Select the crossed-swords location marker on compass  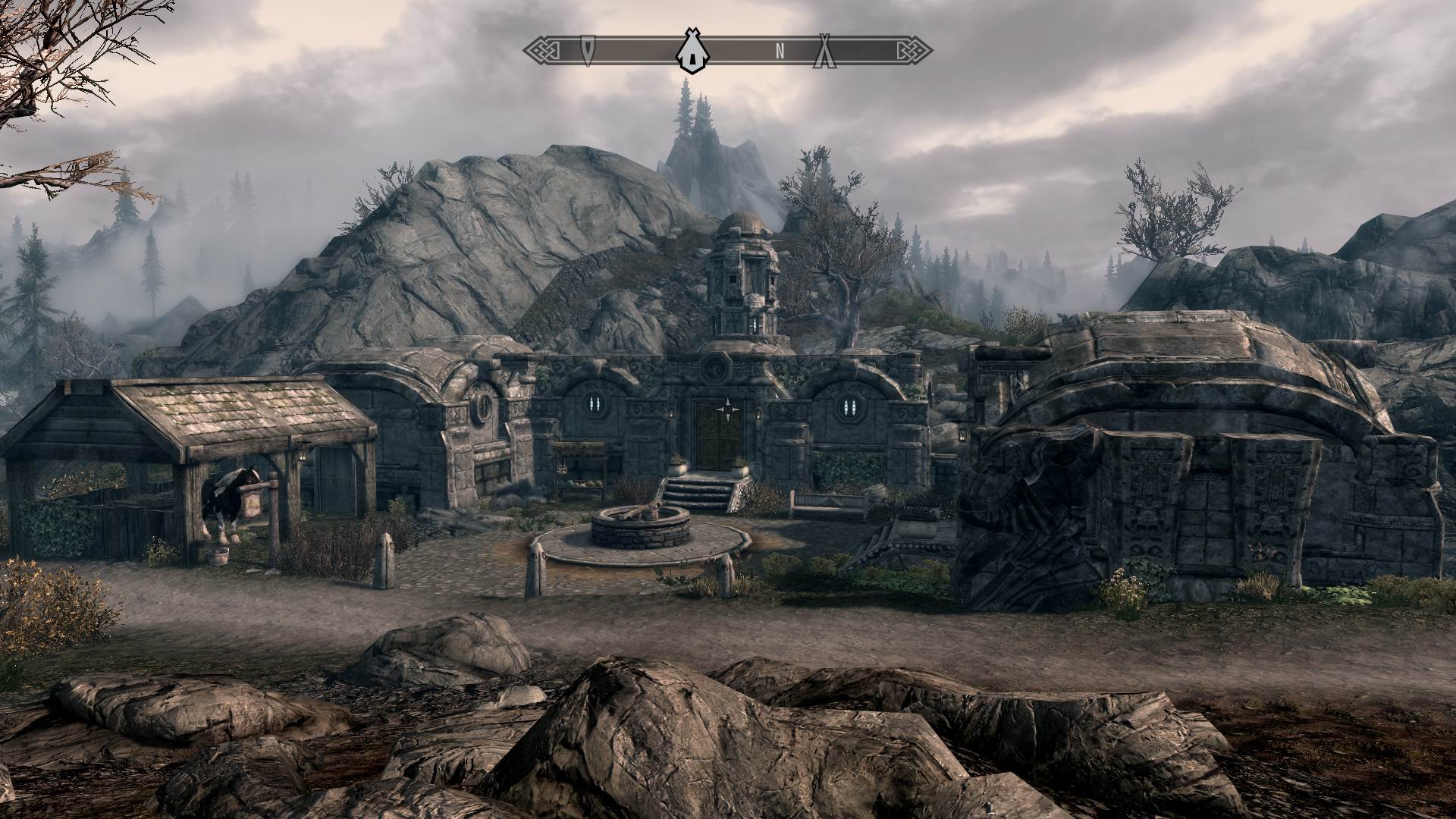click(x=824, y=52)
